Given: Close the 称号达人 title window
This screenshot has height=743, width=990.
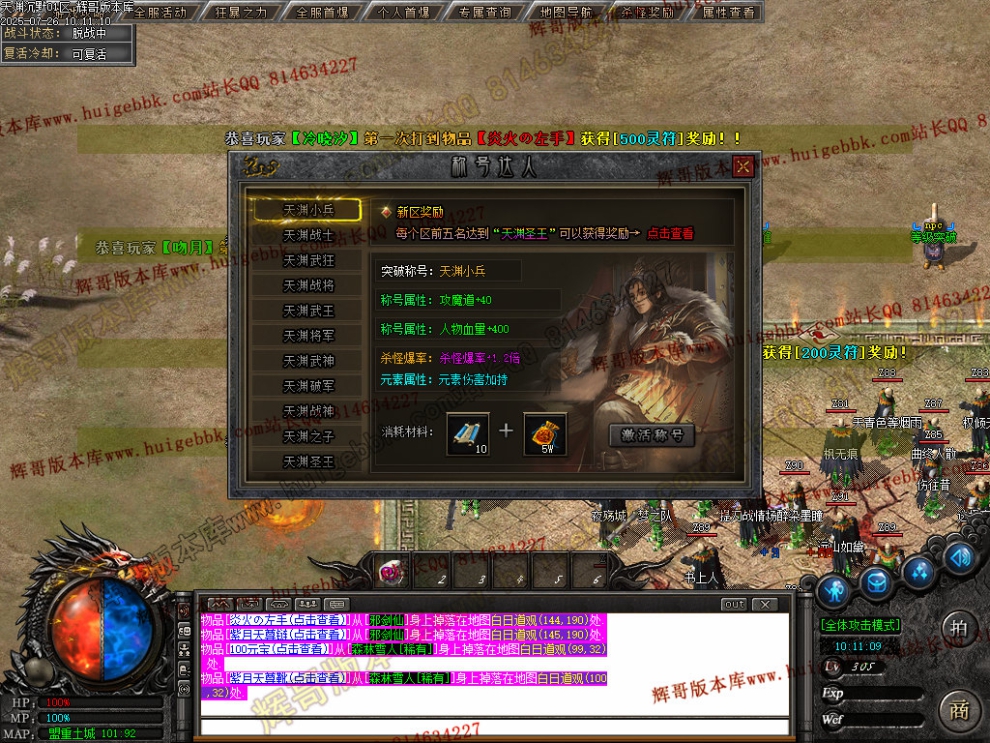Looking at the screenshot, I should 743,167.
